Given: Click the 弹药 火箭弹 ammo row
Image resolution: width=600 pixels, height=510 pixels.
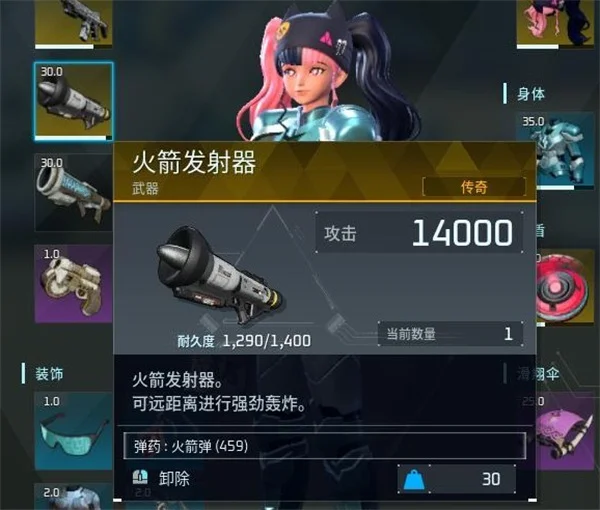Looking at the screenshot, I should [x=323, y=445].
